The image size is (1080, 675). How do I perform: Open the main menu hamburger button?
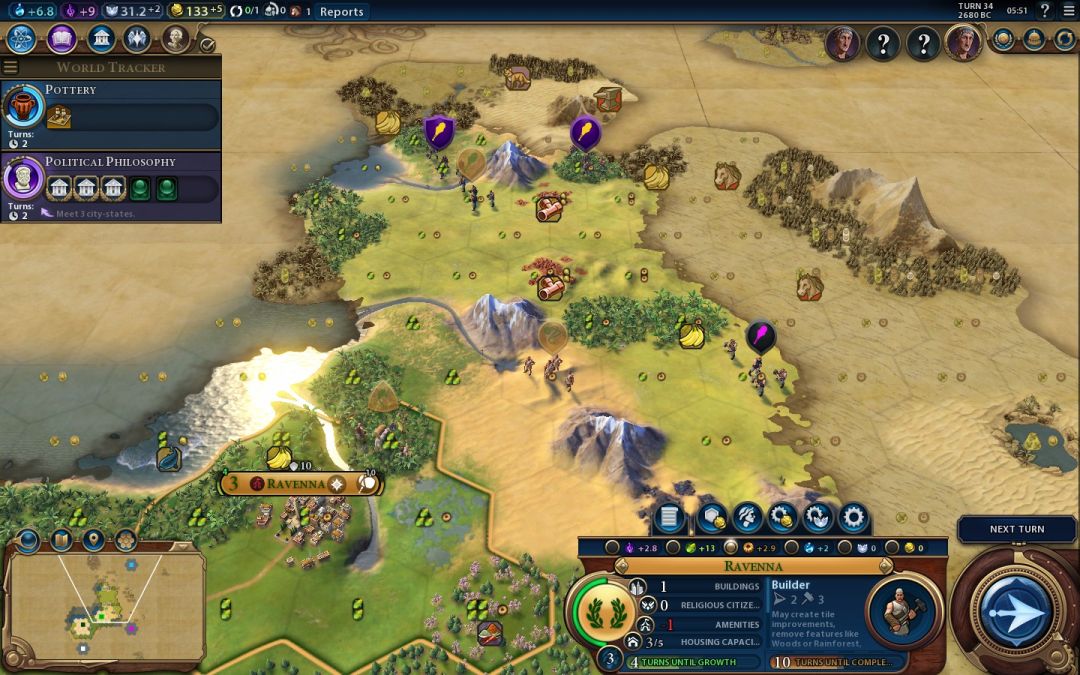(x=1068, y=11)
